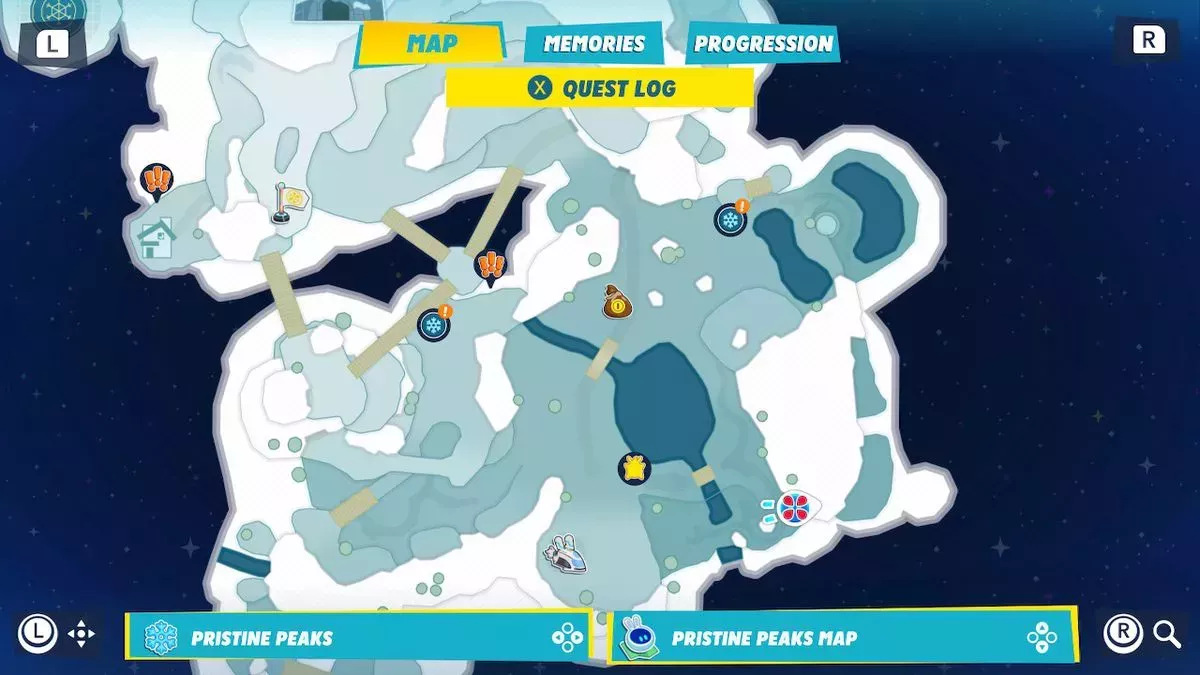Select the Map tab
The width and height of the screenshot is (1200, 675).
[x=432, y=44]
